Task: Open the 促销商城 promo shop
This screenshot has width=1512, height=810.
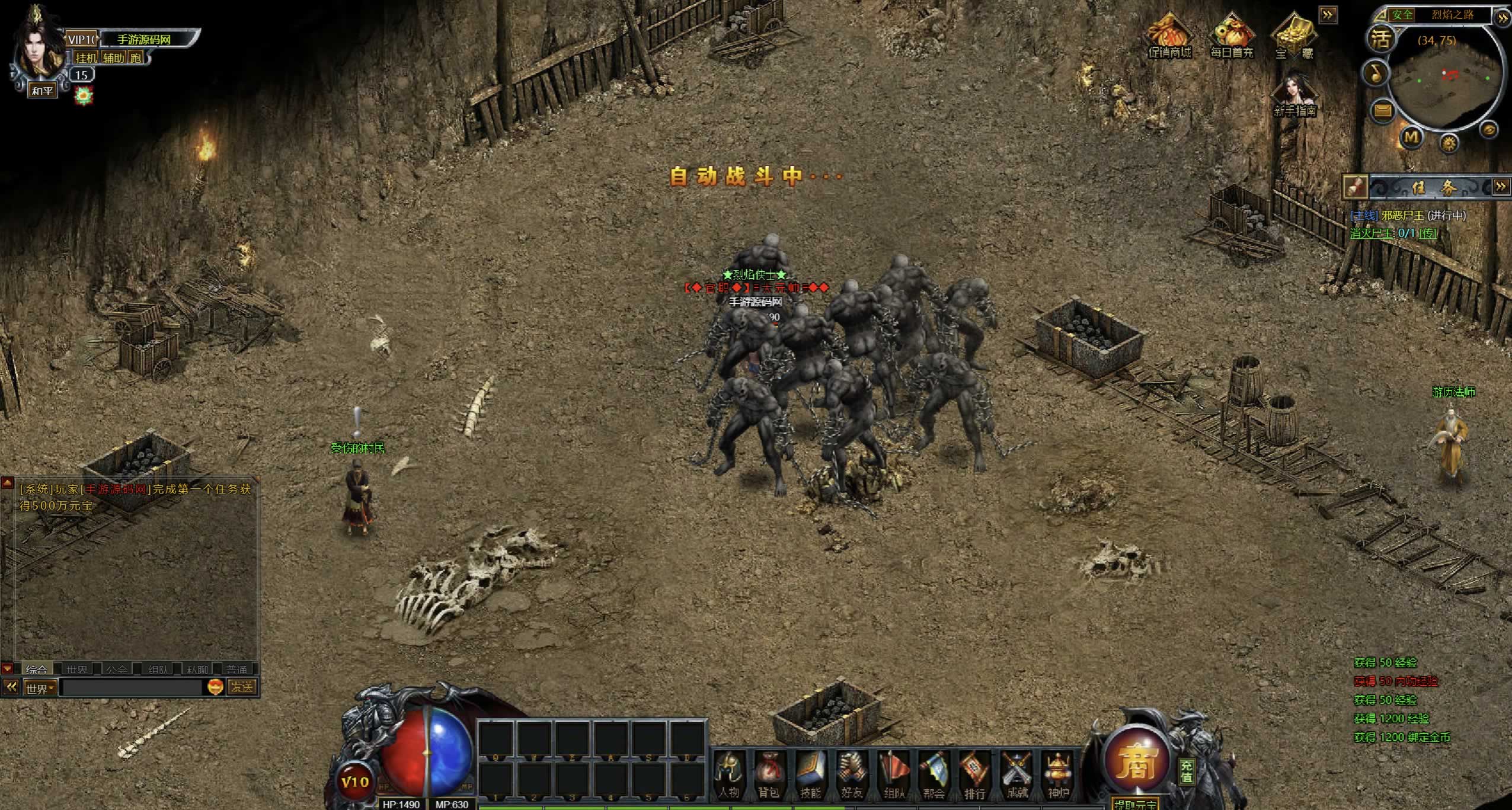Action: click(x=1169, y=36)
